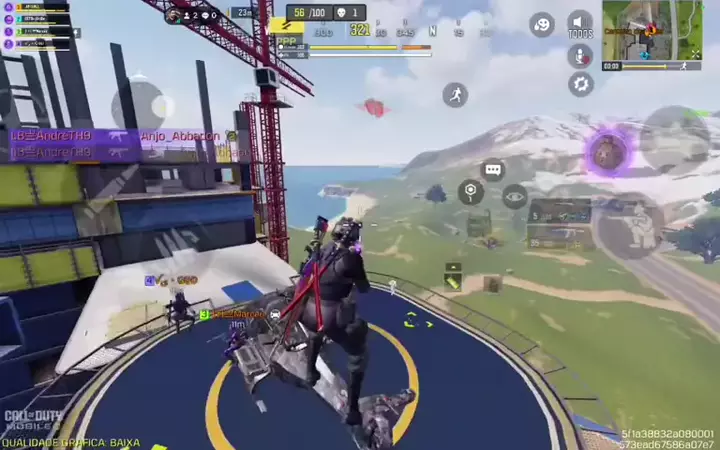
Task: Activate the sprint running-man button
Action: [455, 95]
